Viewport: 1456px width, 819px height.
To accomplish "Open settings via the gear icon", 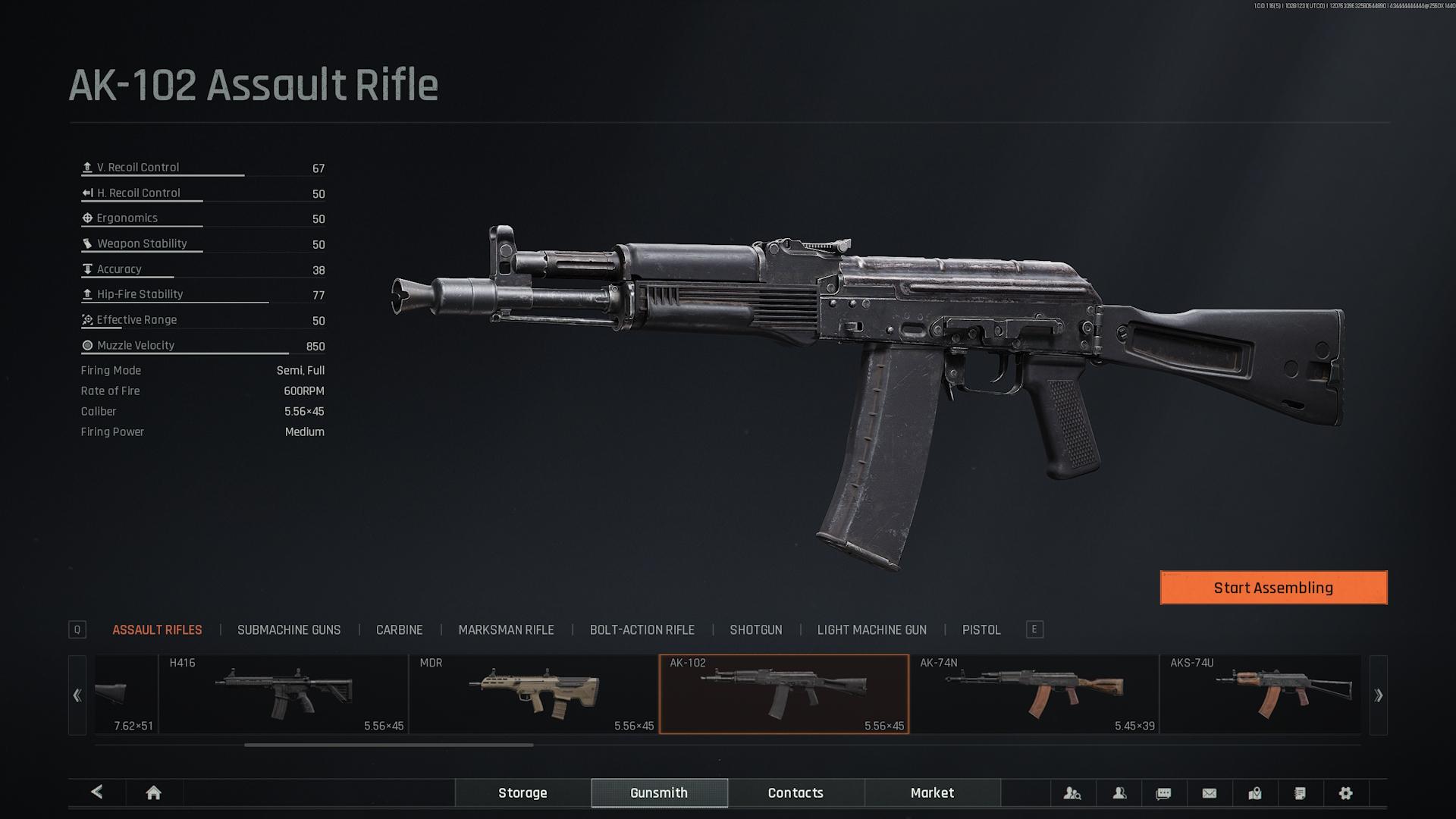I will click(x=1345, y=793).
